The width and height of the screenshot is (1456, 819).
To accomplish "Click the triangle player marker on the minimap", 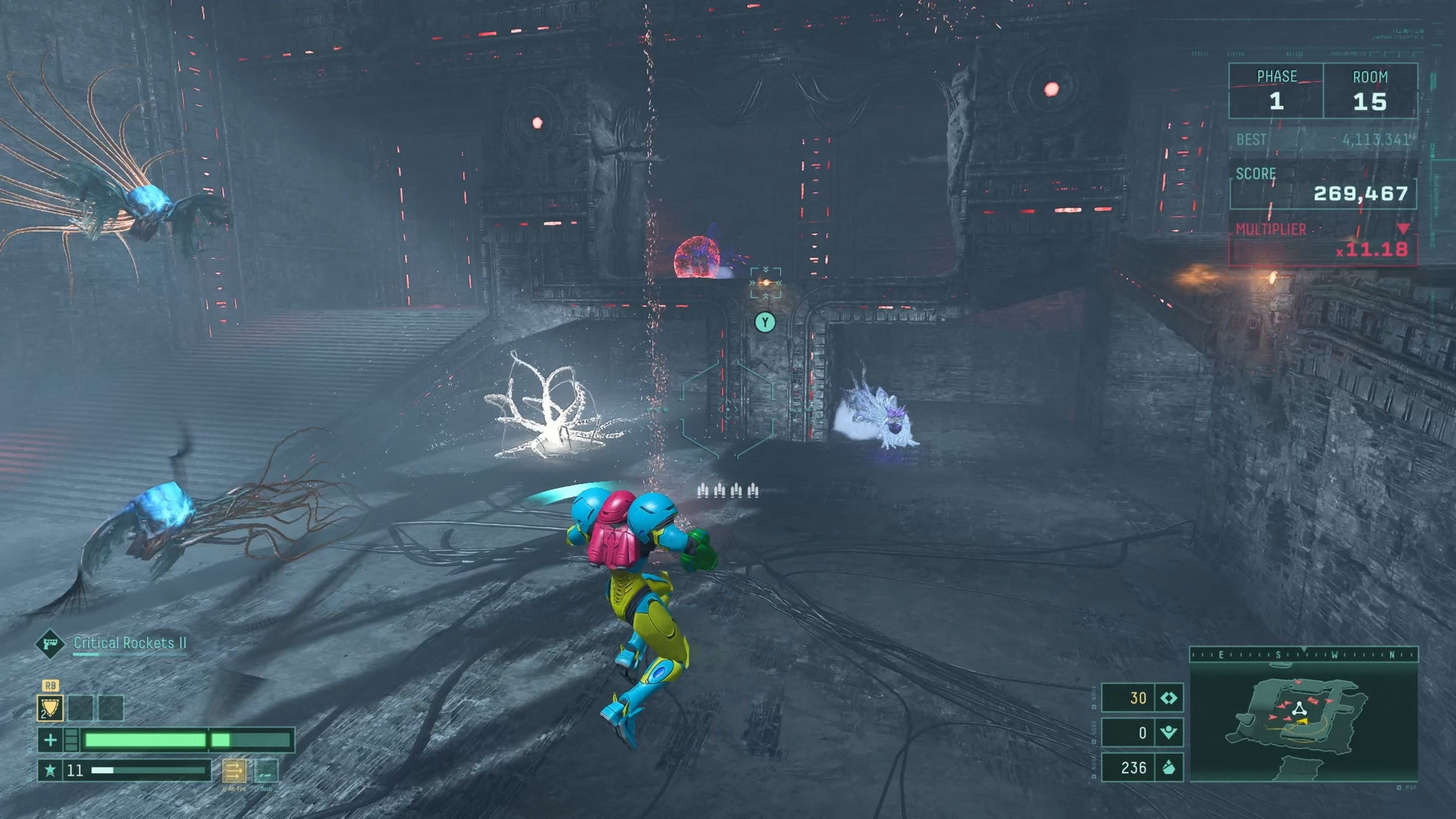I will point(1301,708).
